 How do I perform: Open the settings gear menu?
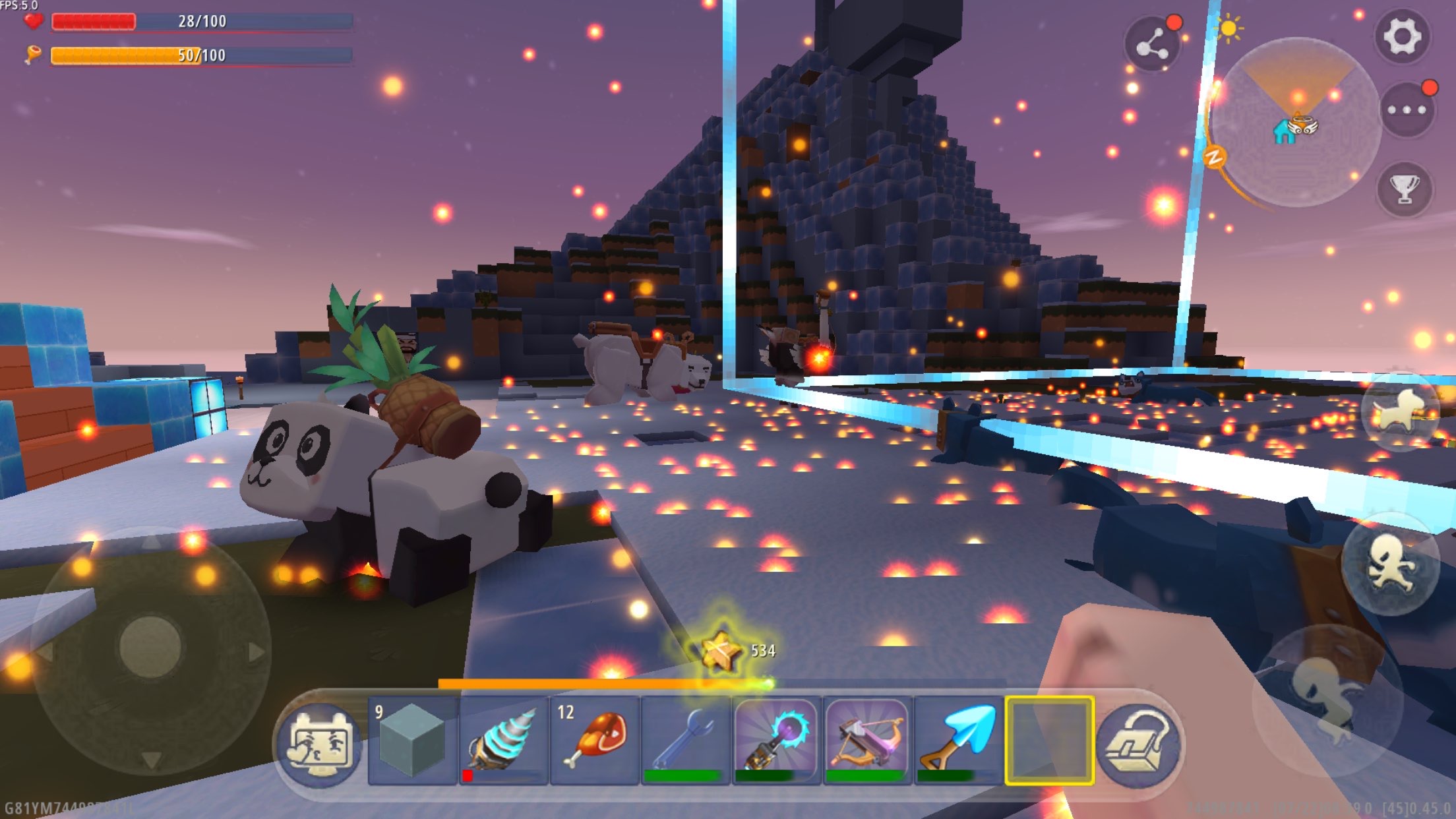click(1403, 36)
